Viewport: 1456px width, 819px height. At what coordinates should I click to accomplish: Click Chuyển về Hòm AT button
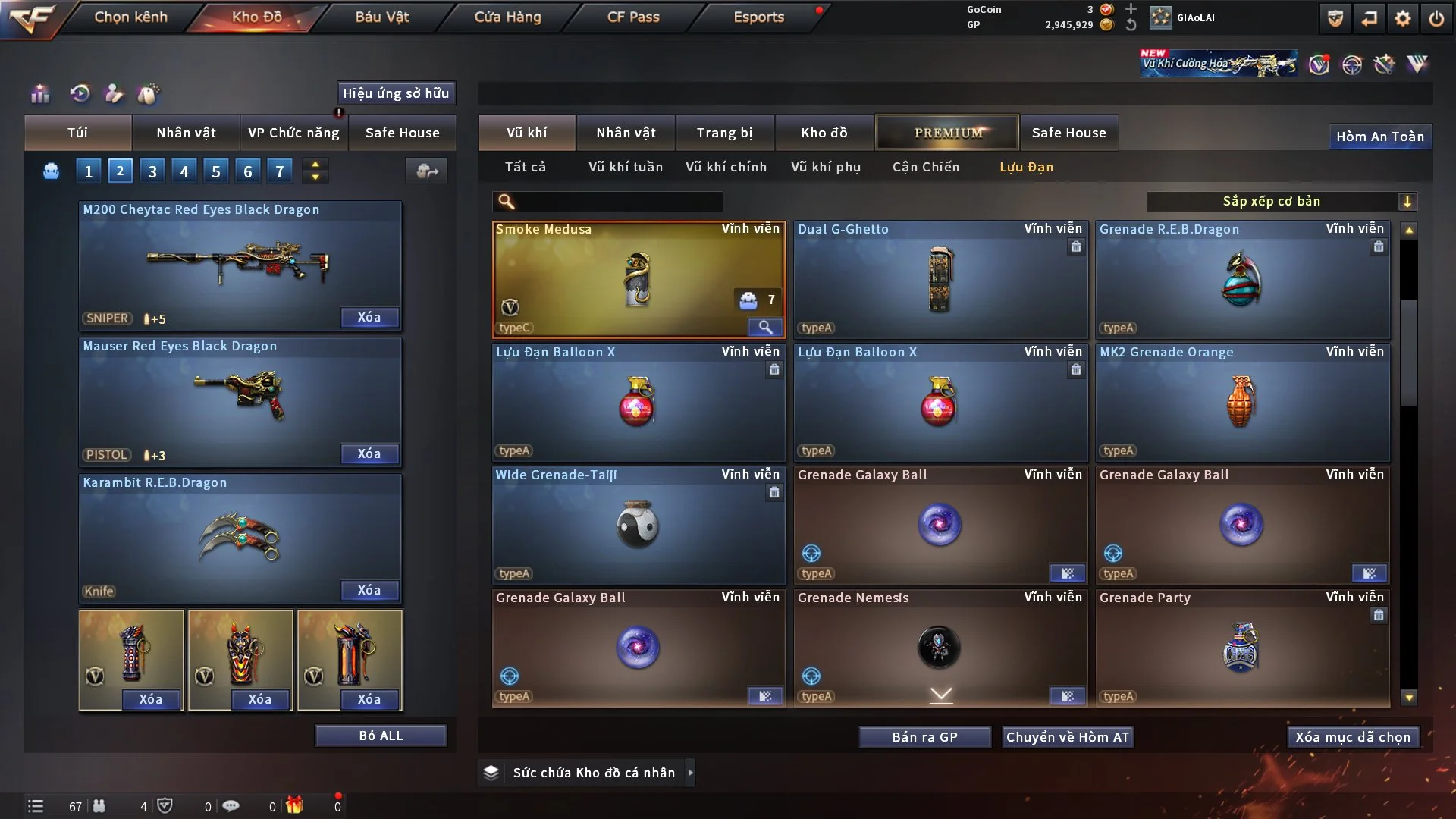(1067, 737)
